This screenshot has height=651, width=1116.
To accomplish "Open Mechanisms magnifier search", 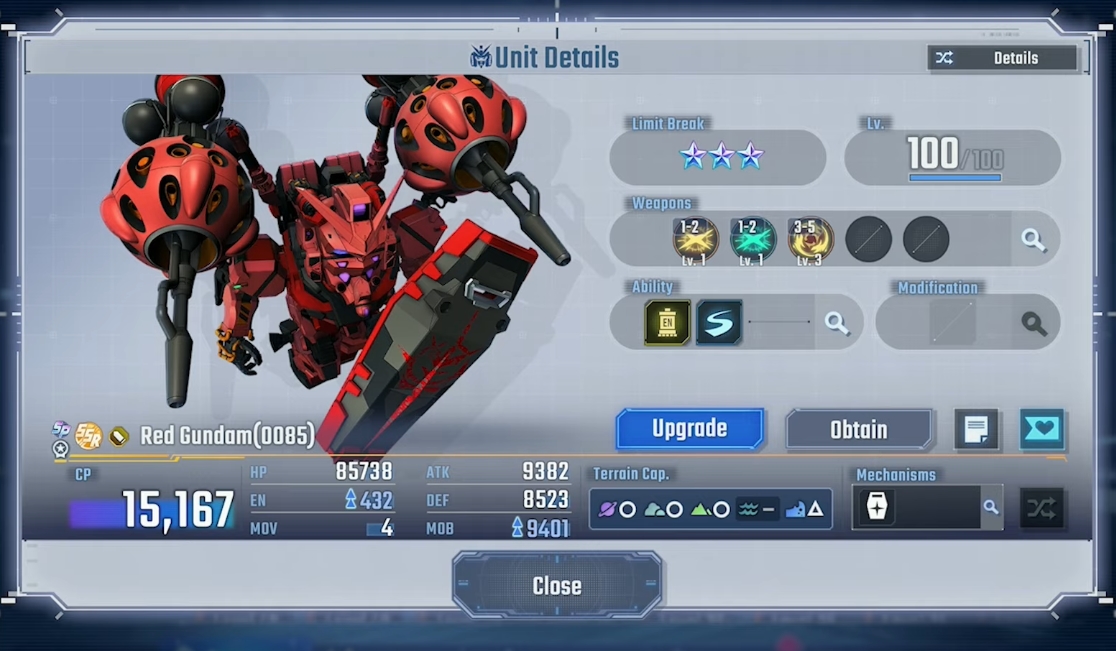I will click(x=990, y=508).
